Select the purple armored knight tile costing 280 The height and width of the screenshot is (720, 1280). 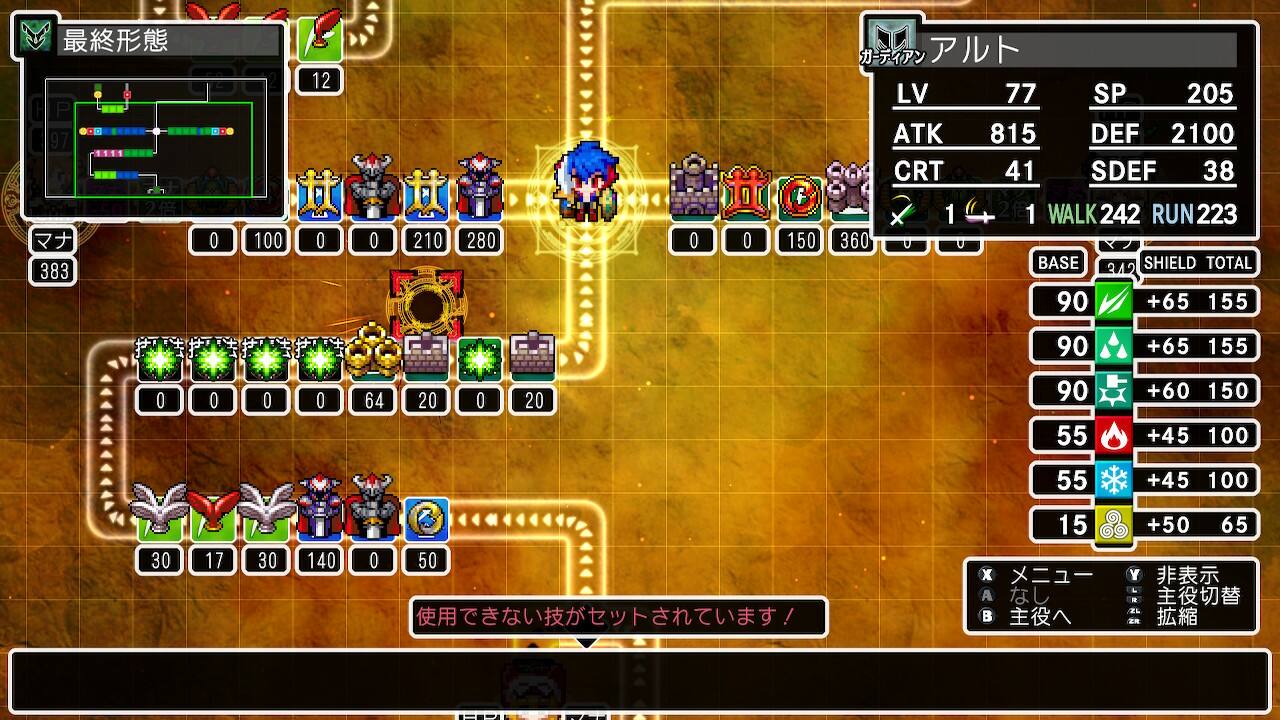(480, 188)
